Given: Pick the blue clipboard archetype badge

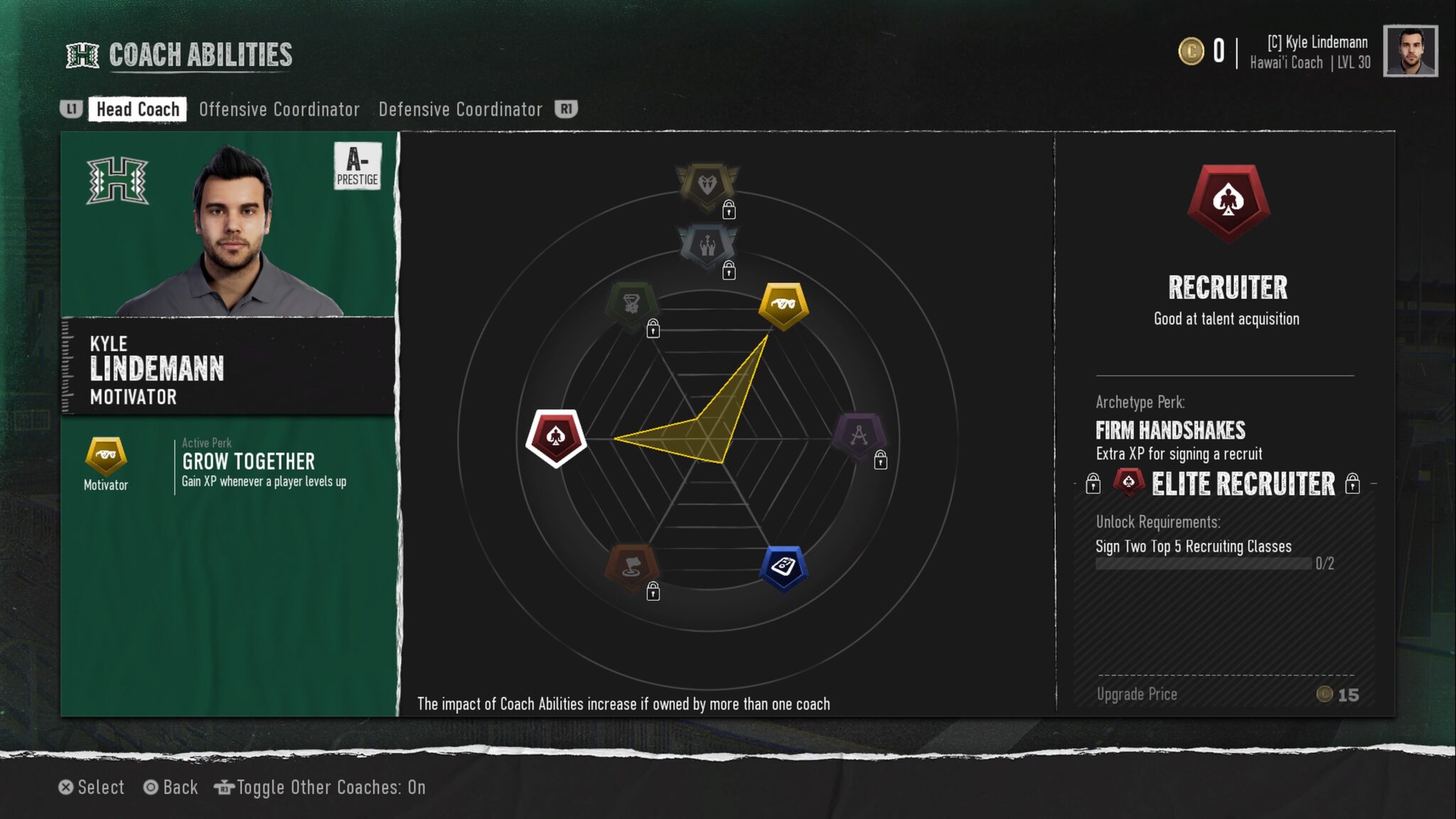Looking at the screenshot, I should click(x=783, y=568).
